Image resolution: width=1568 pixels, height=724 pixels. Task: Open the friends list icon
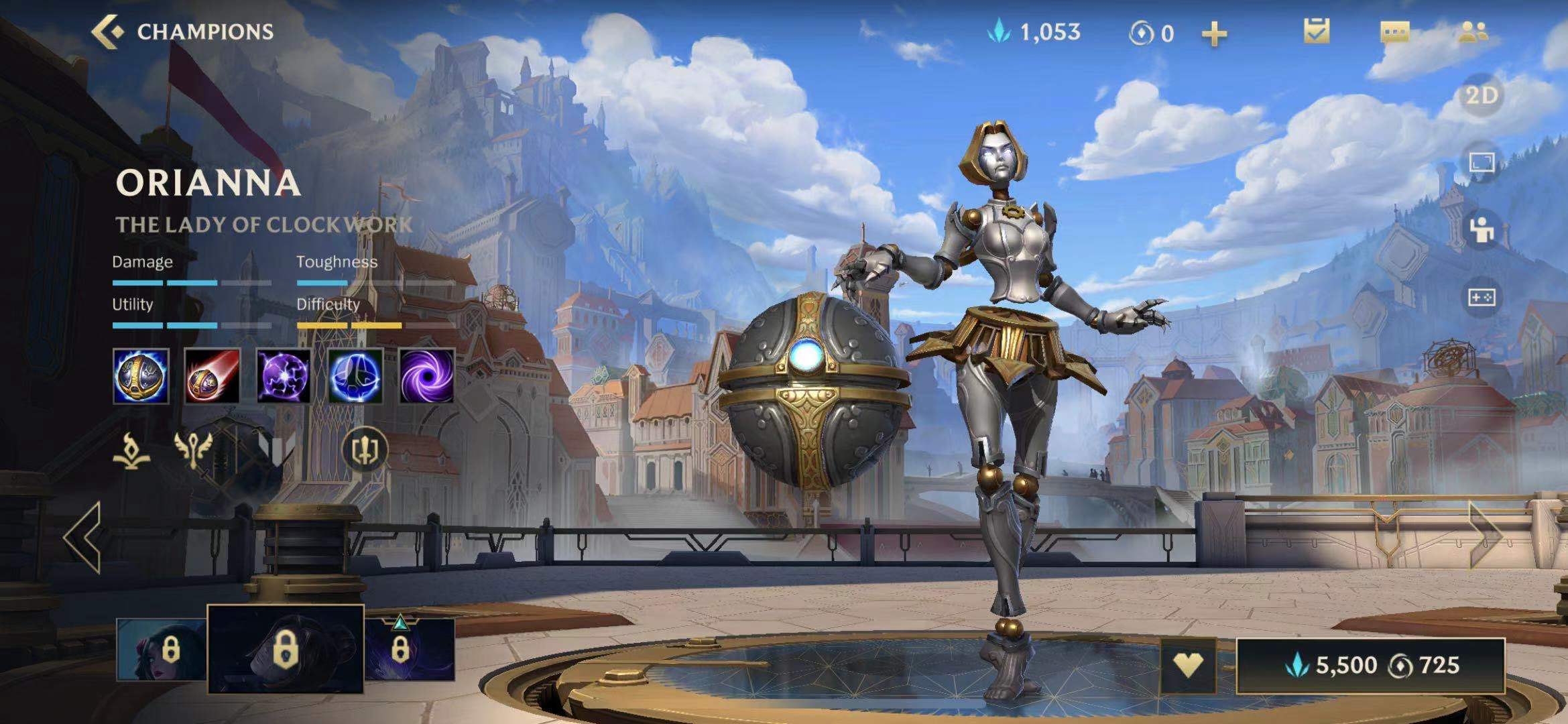1473,32
